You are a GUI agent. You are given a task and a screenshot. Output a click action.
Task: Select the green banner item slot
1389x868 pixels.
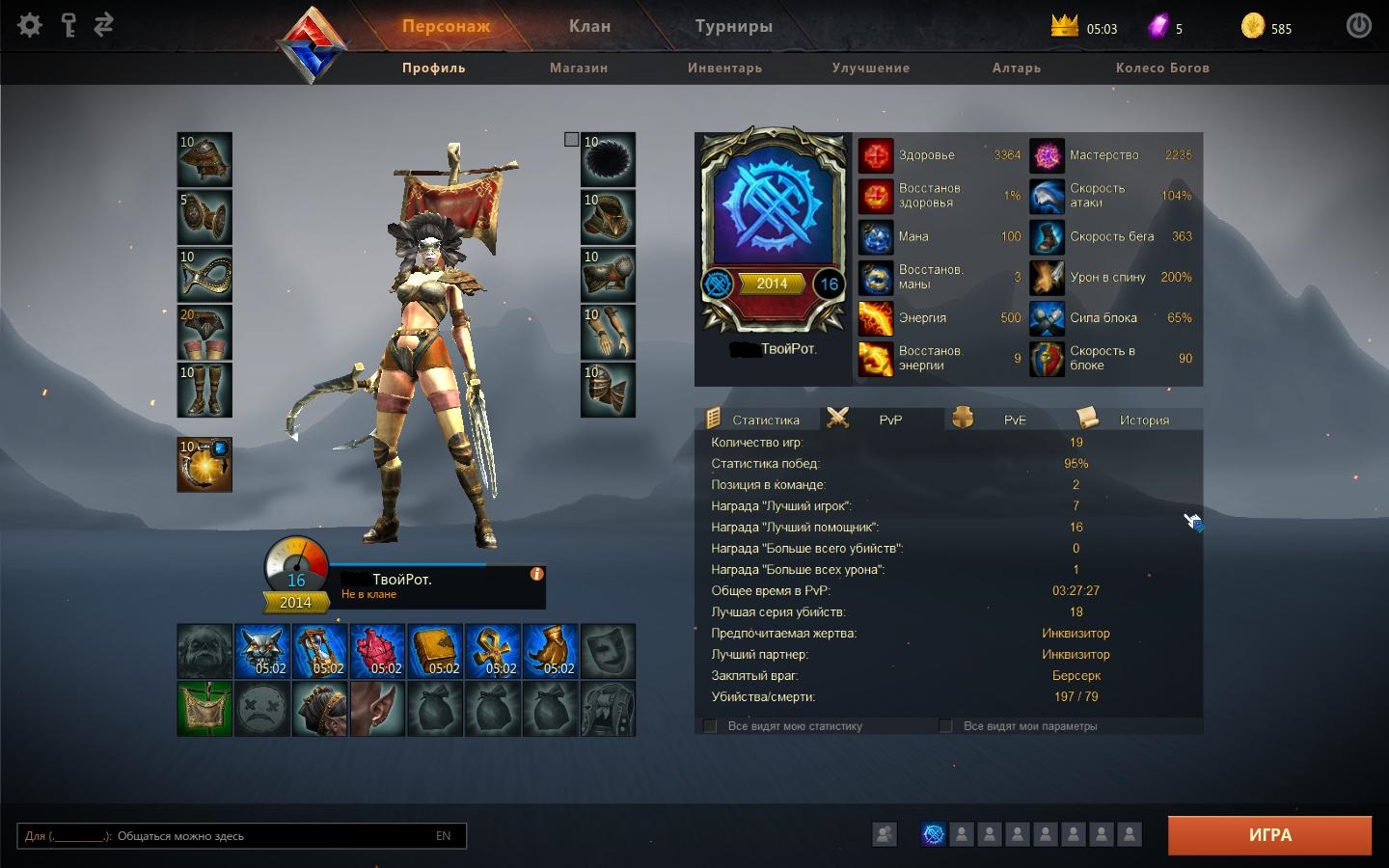[x=204, y=709]
